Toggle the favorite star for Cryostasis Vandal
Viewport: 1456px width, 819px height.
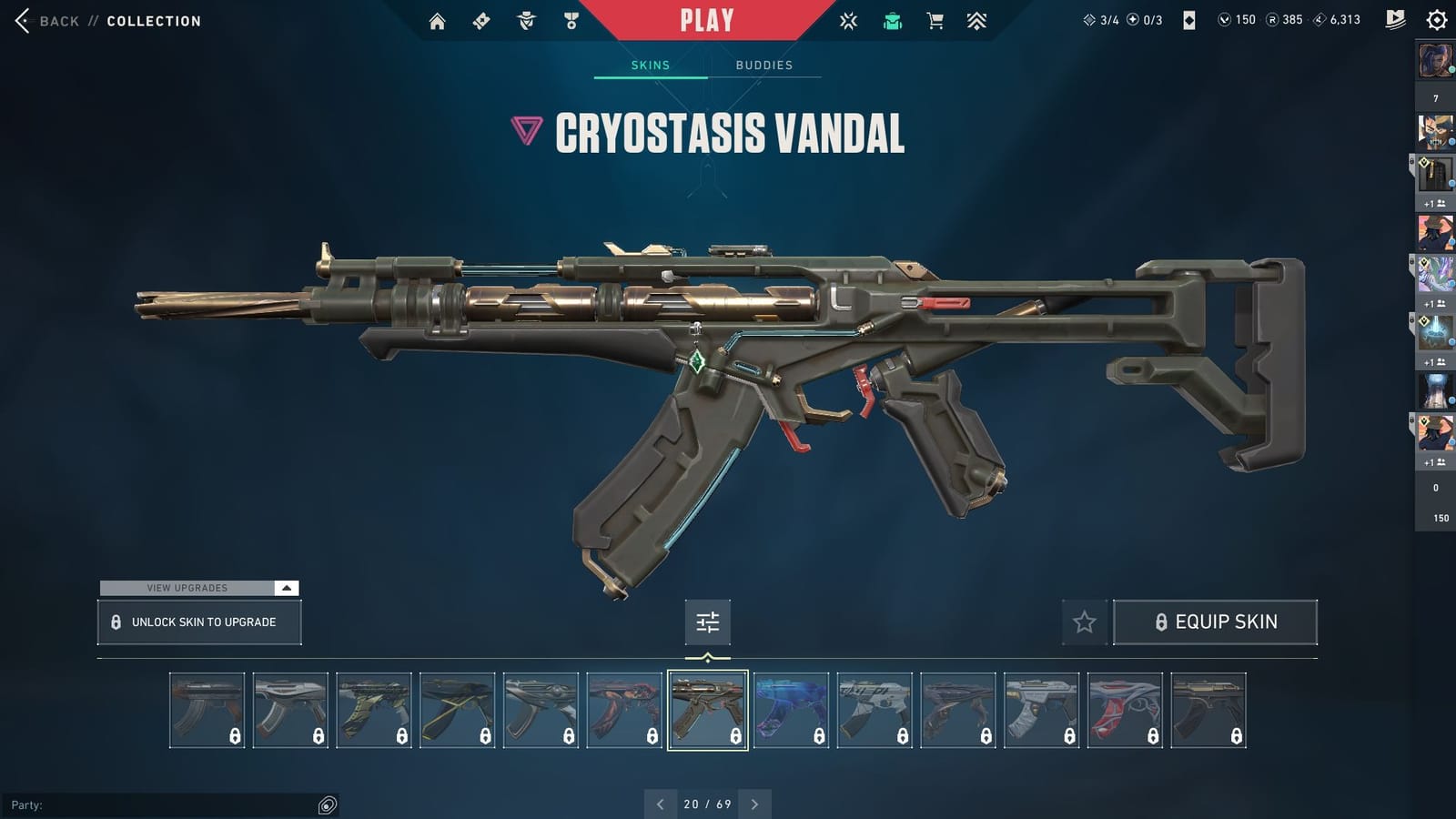tap(1084, 622)
